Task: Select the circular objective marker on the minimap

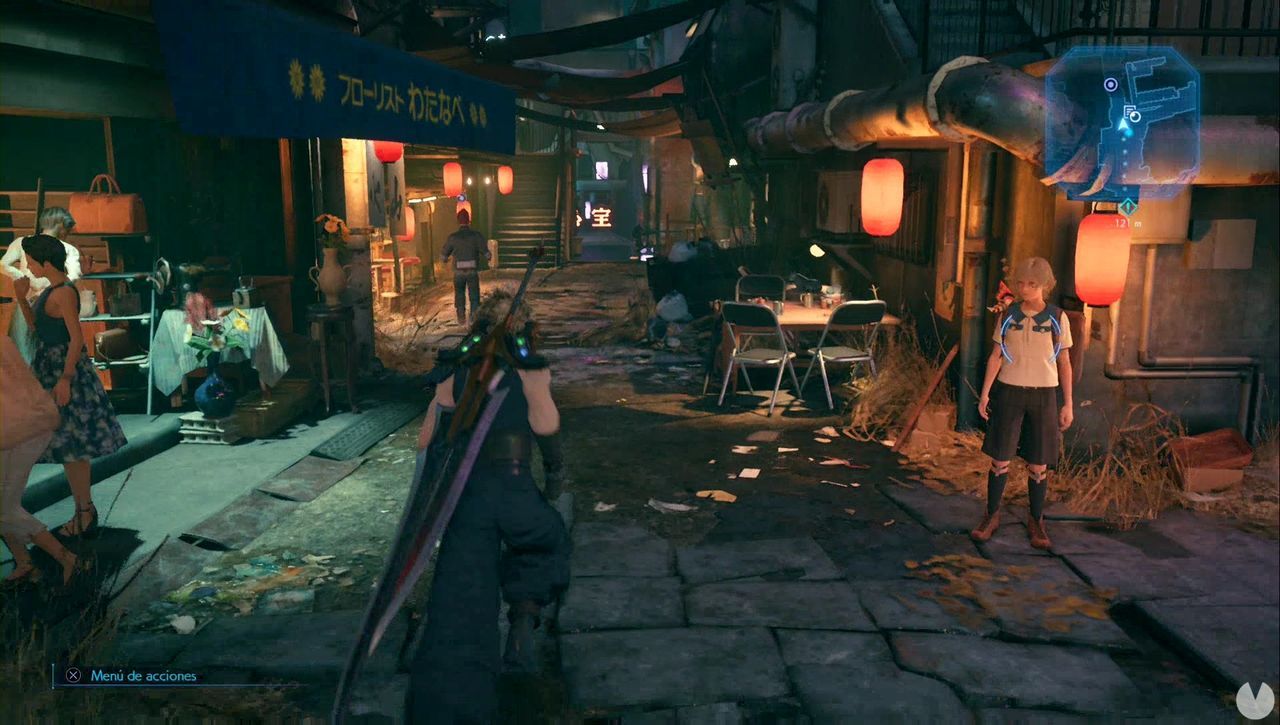Action: tap(1111, 84)
